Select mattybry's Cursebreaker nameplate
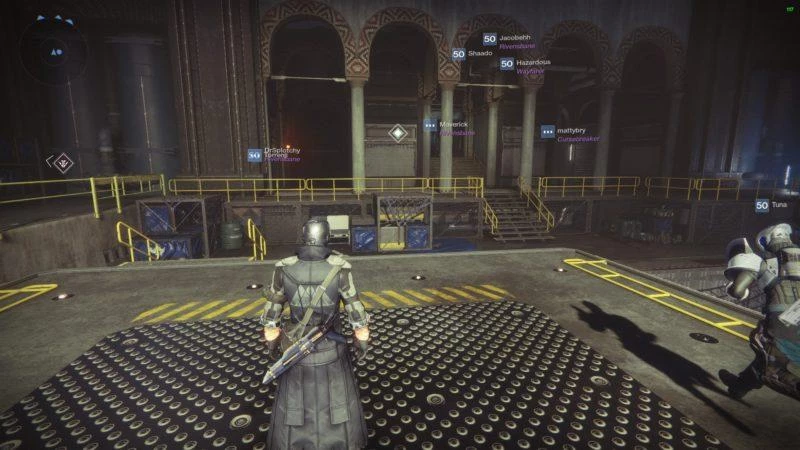 [x=571, y=133]
